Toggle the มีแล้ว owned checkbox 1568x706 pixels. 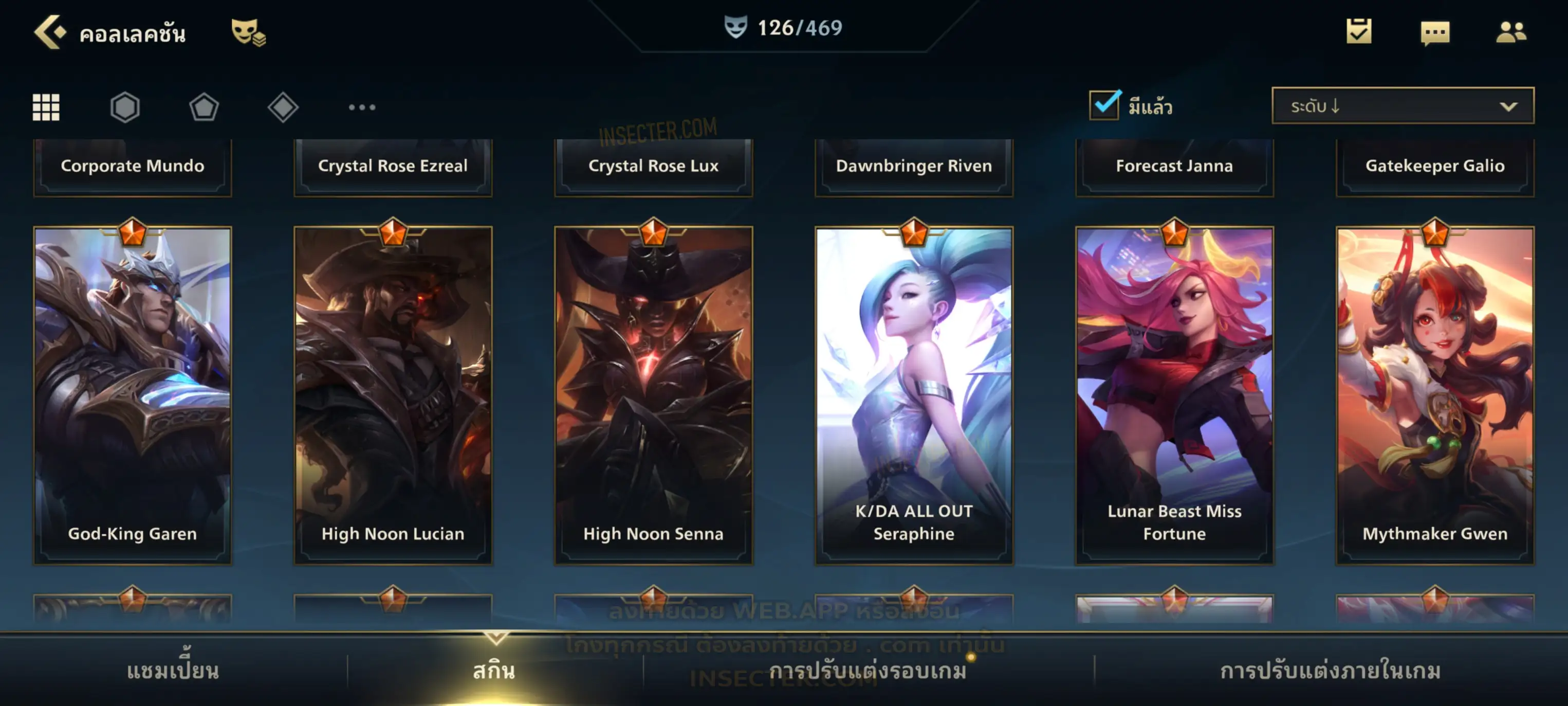pos(1104,105)
